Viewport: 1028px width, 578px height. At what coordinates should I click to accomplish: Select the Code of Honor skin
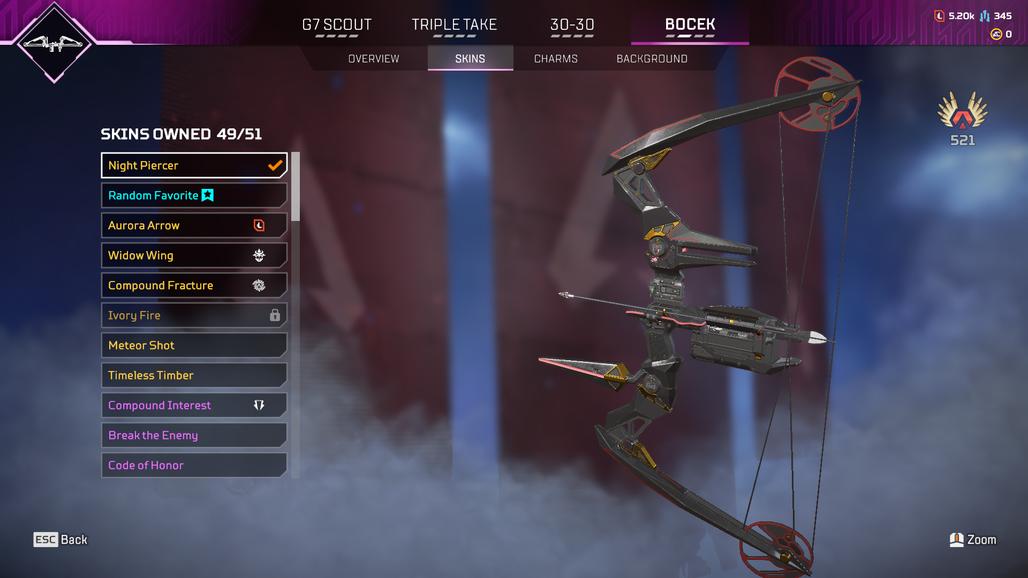[x=194, y=465]
